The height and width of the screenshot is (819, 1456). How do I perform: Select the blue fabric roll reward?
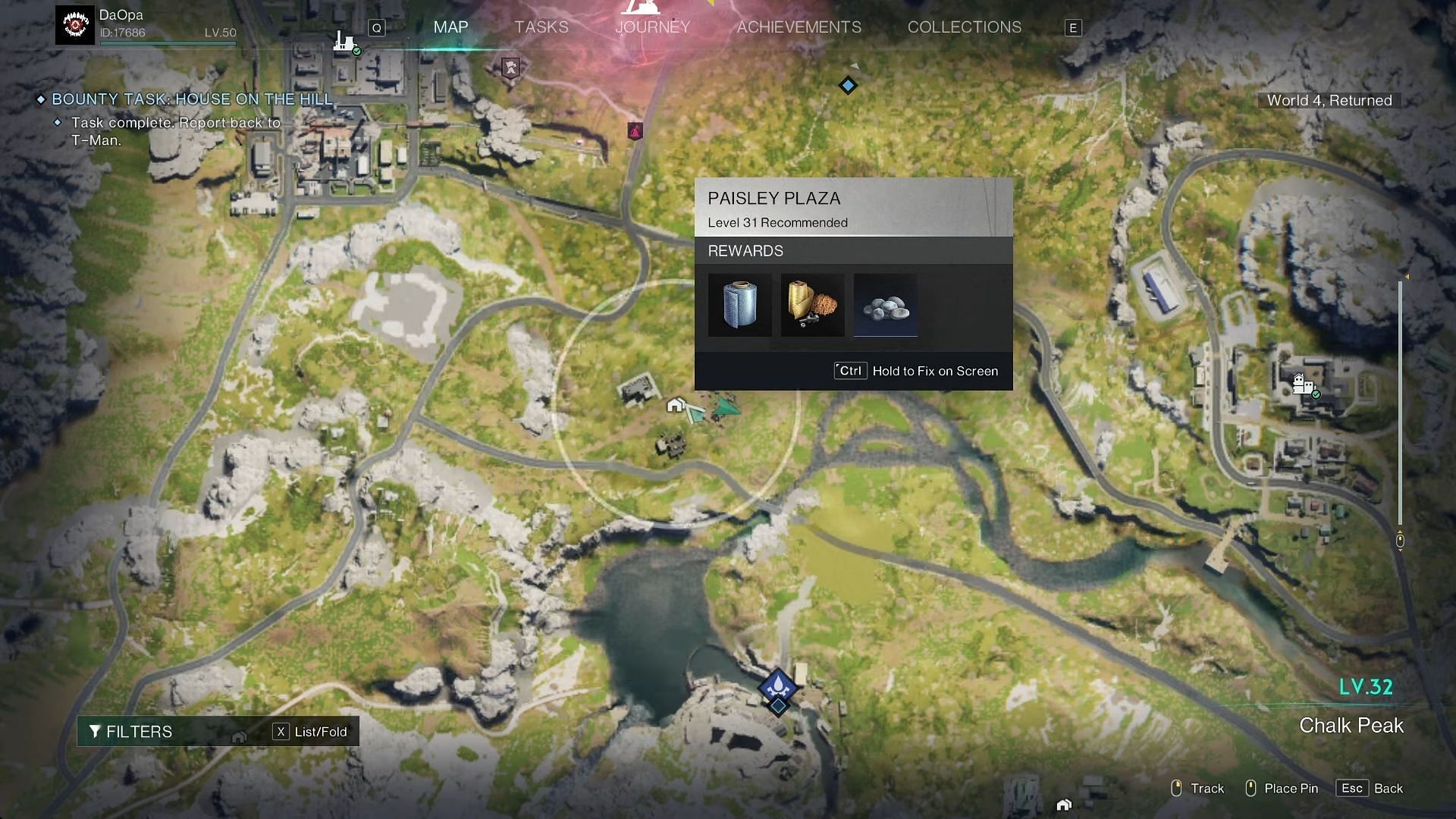(x=739, y=305)
